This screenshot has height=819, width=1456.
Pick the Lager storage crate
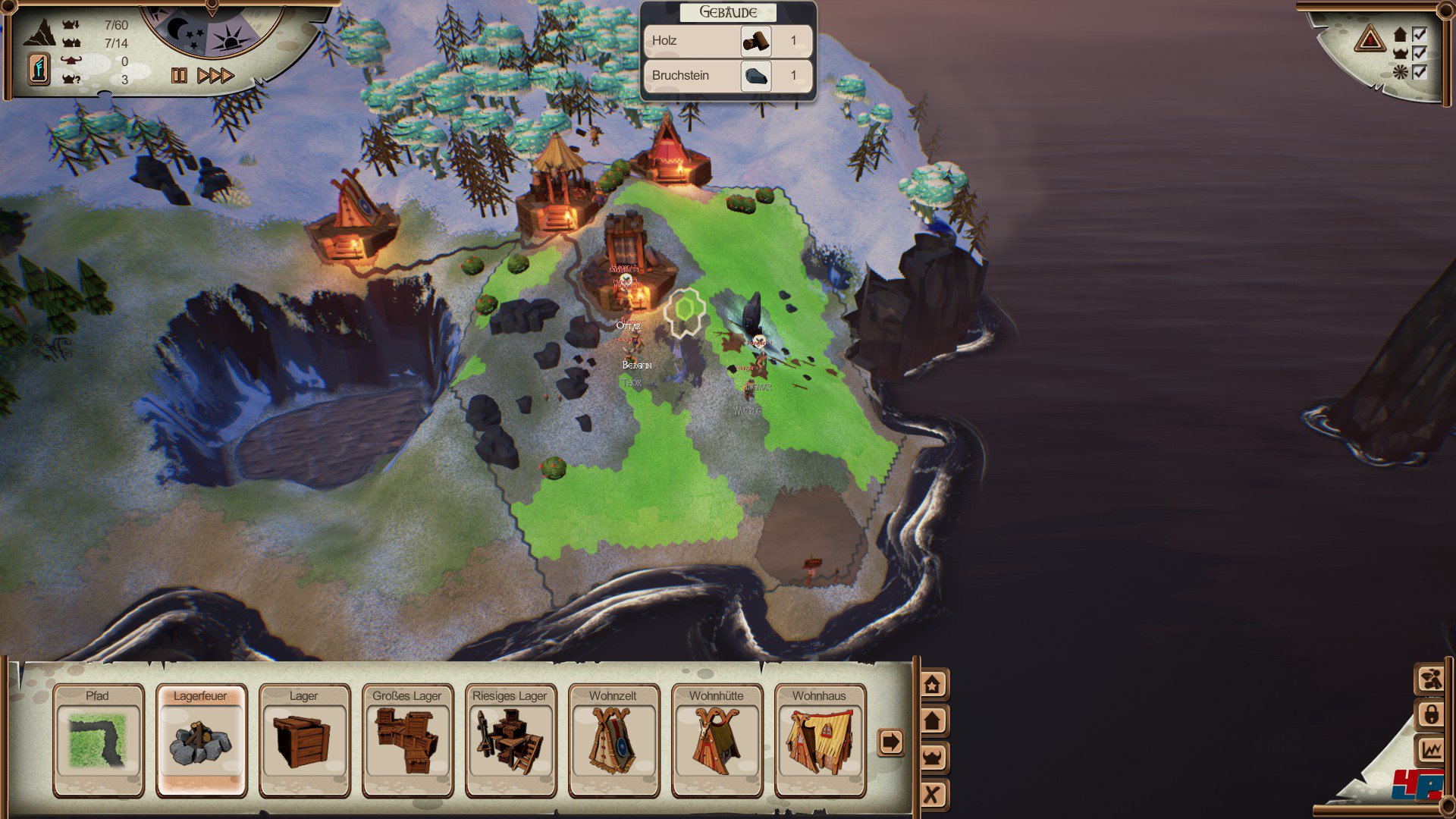(304, 740)
